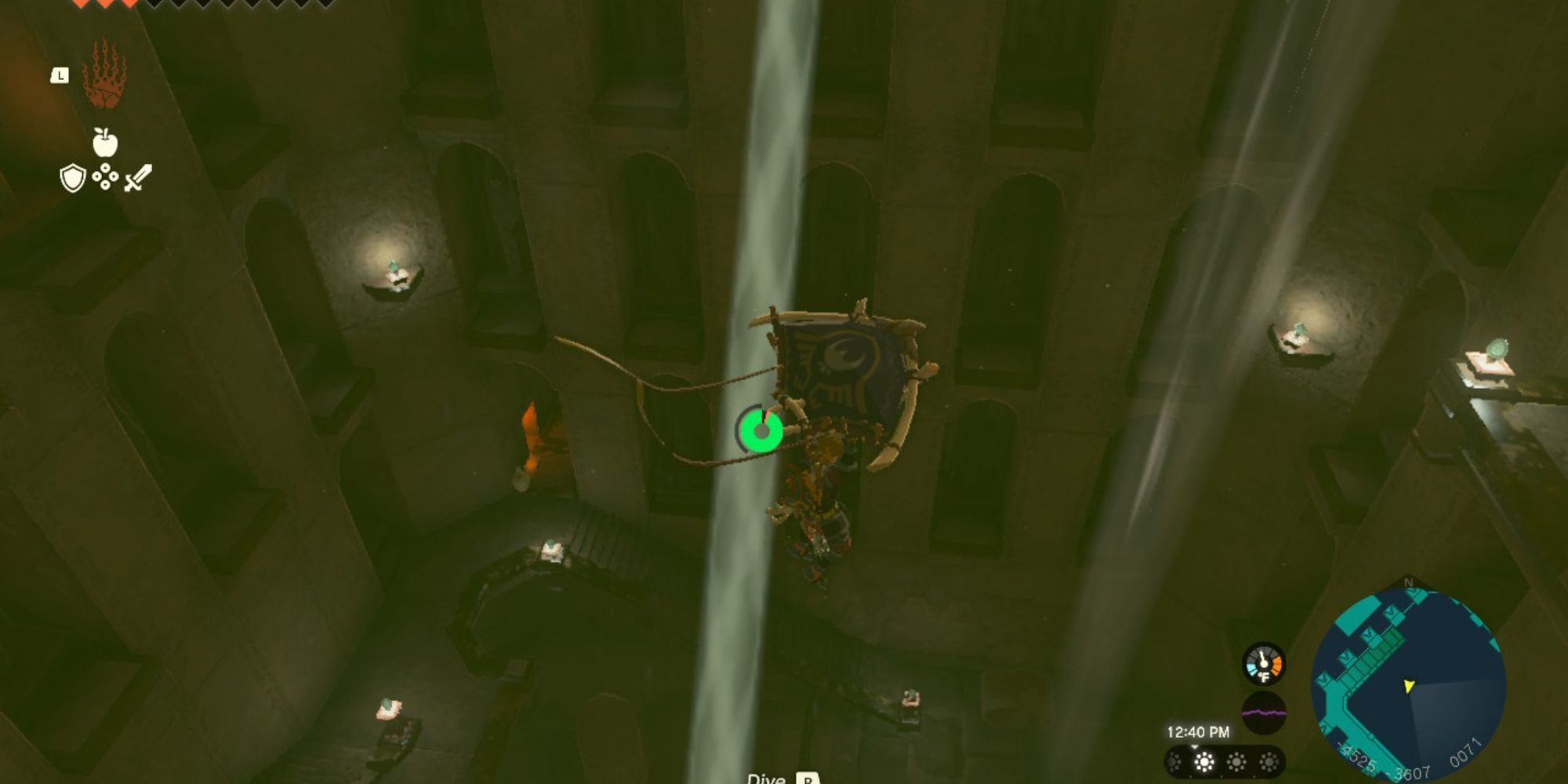This screenshot has width=1568, height=784.
Task: Click the small arrow above the weather bar
Action: [x=1195, y=747]
